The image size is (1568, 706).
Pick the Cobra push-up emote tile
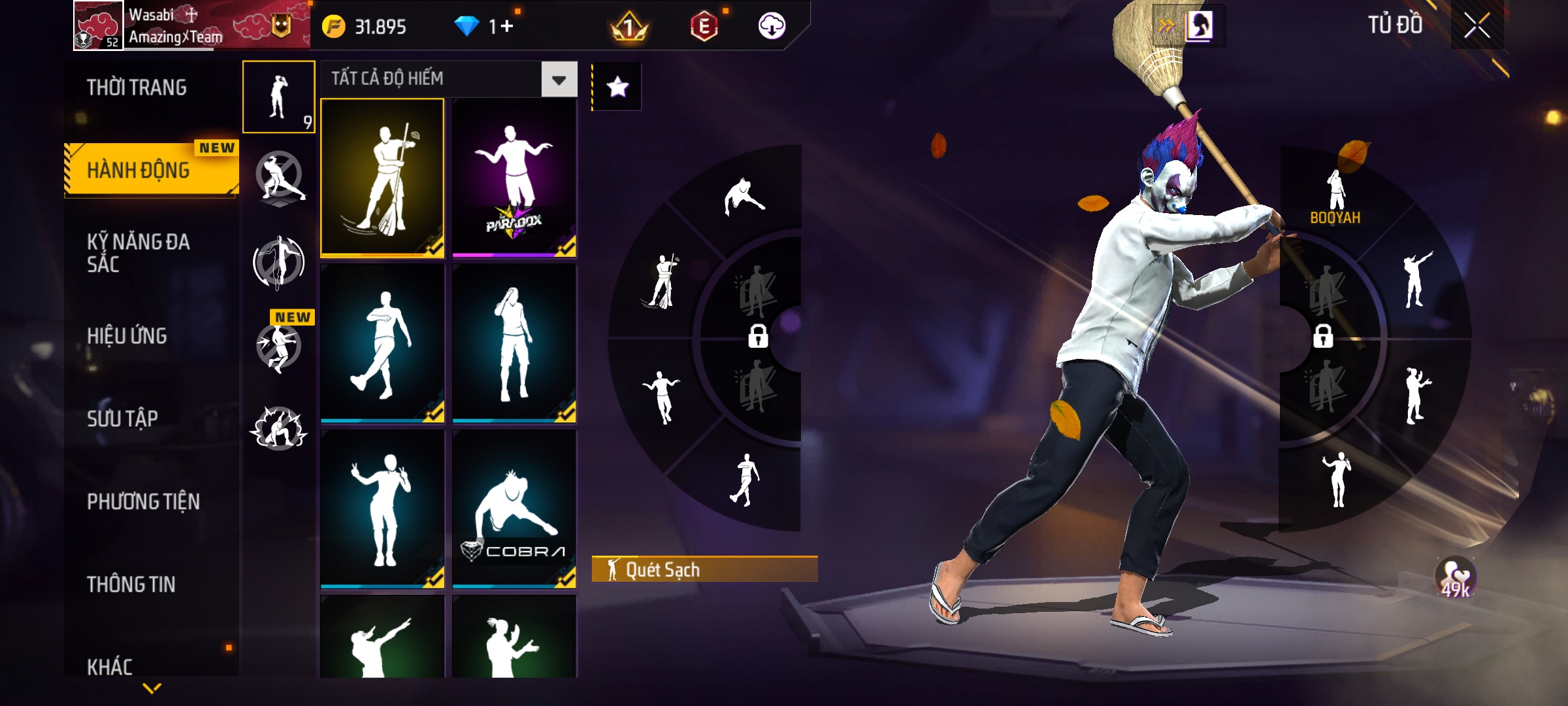(x=514, y=509)
